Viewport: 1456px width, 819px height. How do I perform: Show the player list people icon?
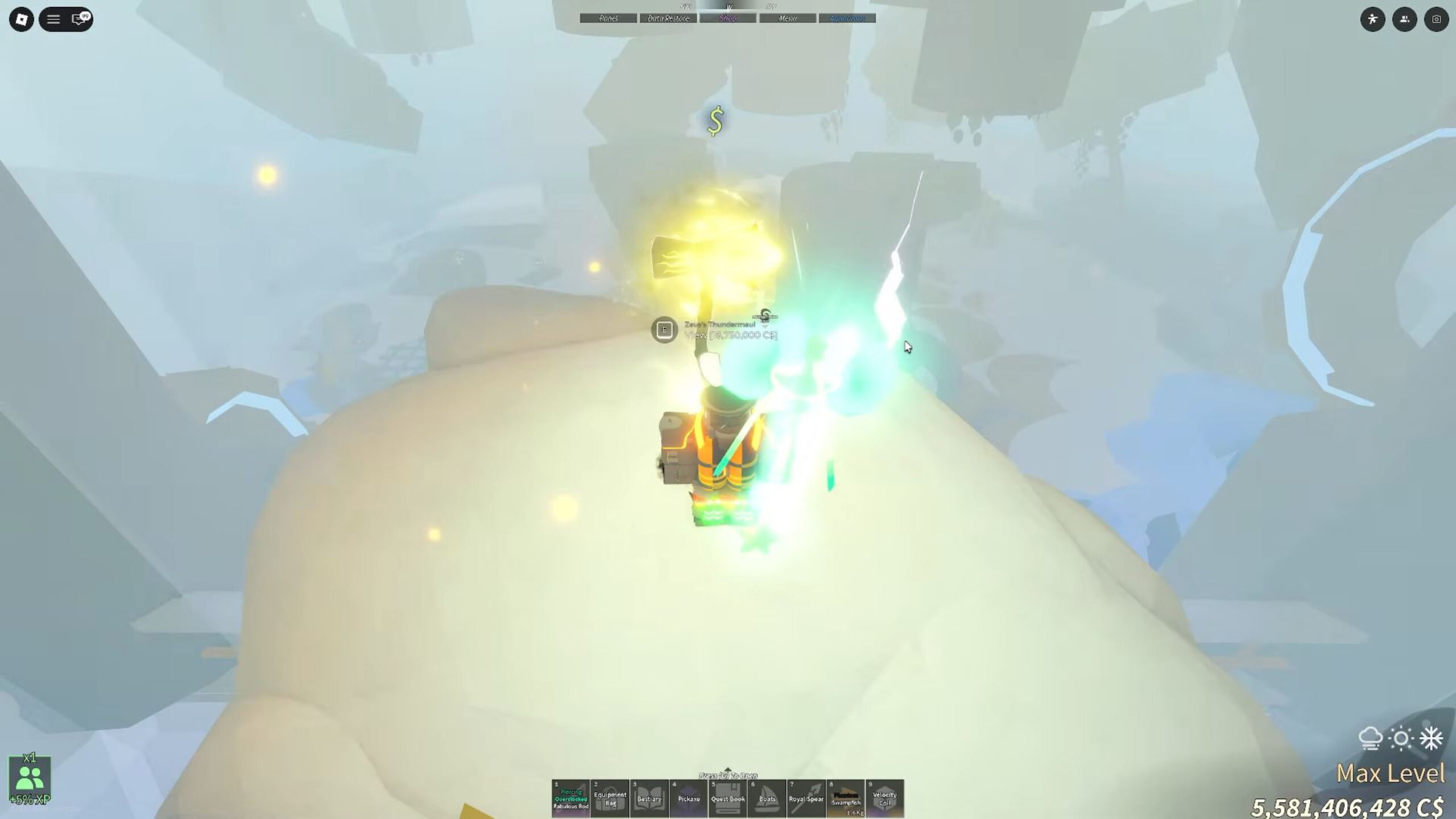tap(1404, 19)
